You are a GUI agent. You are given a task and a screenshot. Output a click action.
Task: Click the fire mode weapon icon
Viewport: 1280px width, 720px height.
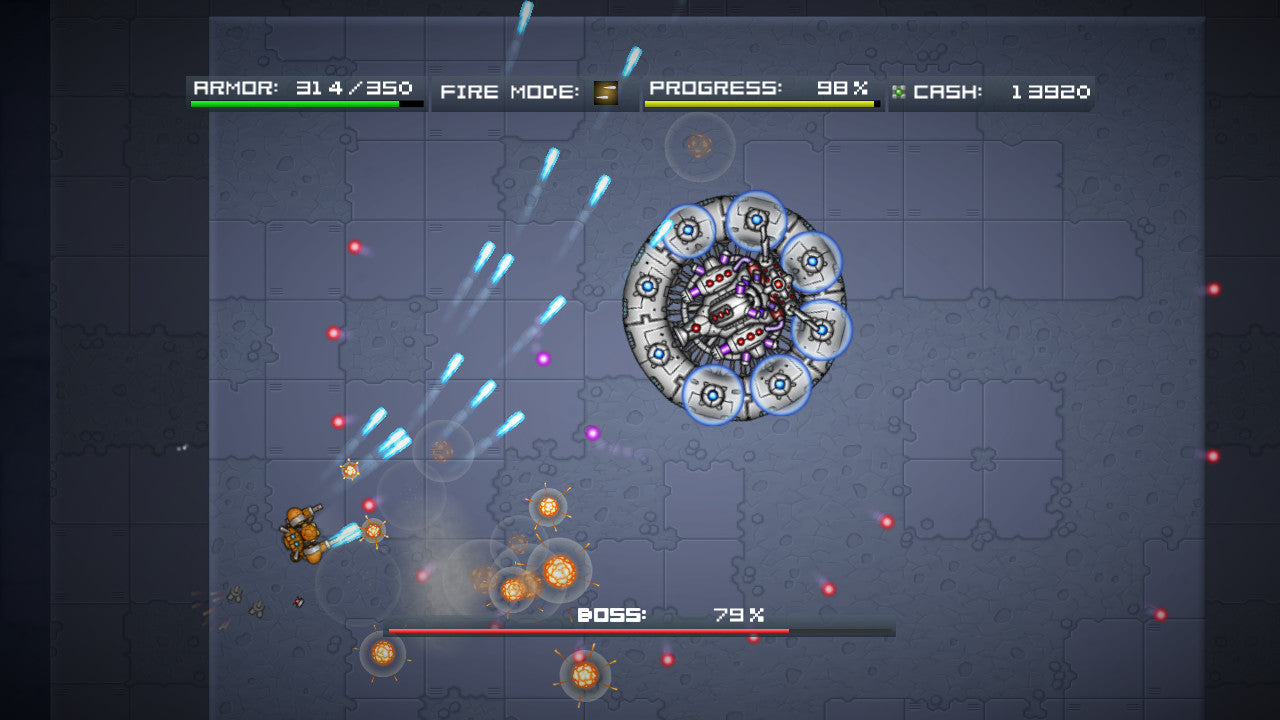coord(605,93)
